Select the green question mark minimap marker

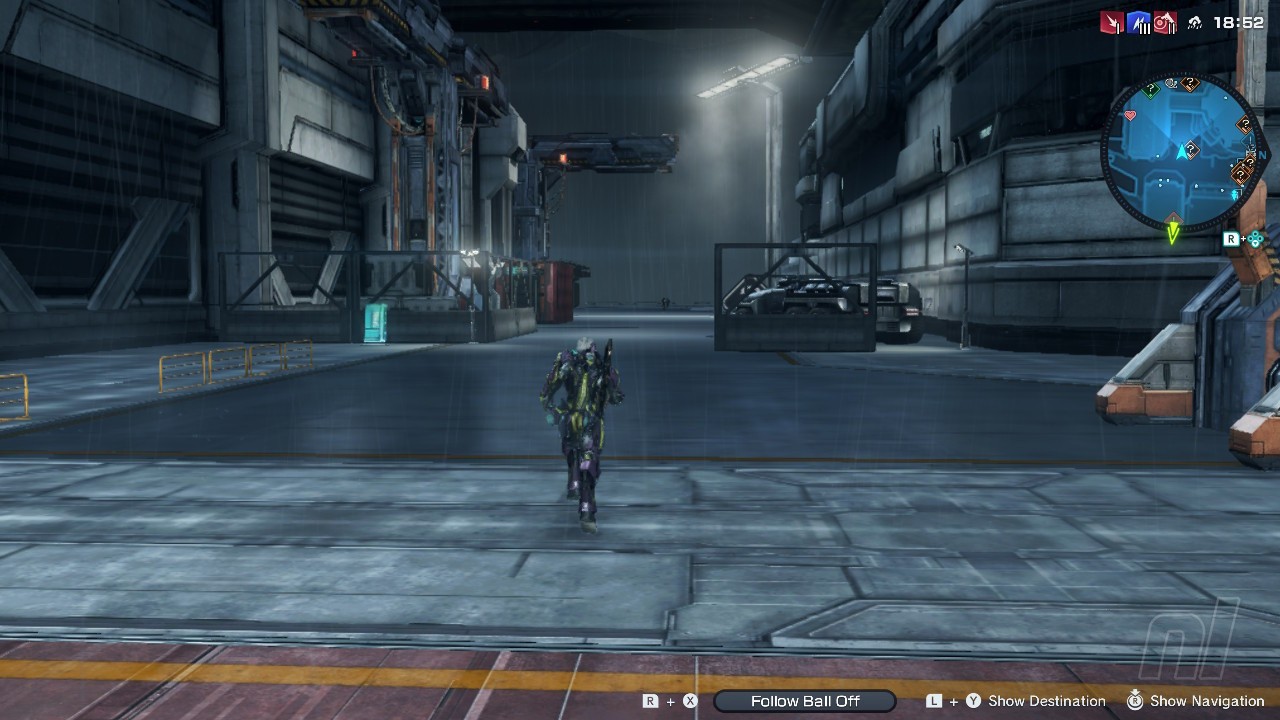tap(1151, 91)
